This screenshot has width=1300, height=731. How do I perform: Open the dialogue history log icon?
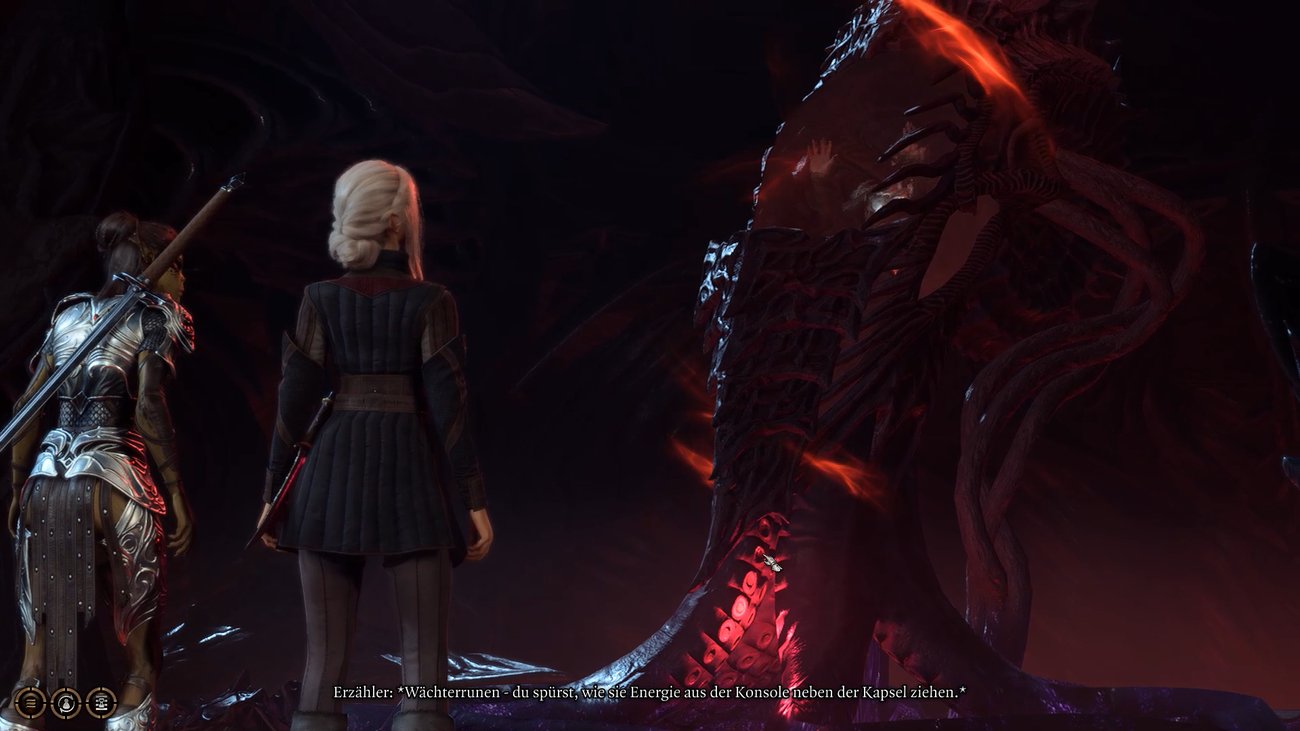tap(101, 702)
